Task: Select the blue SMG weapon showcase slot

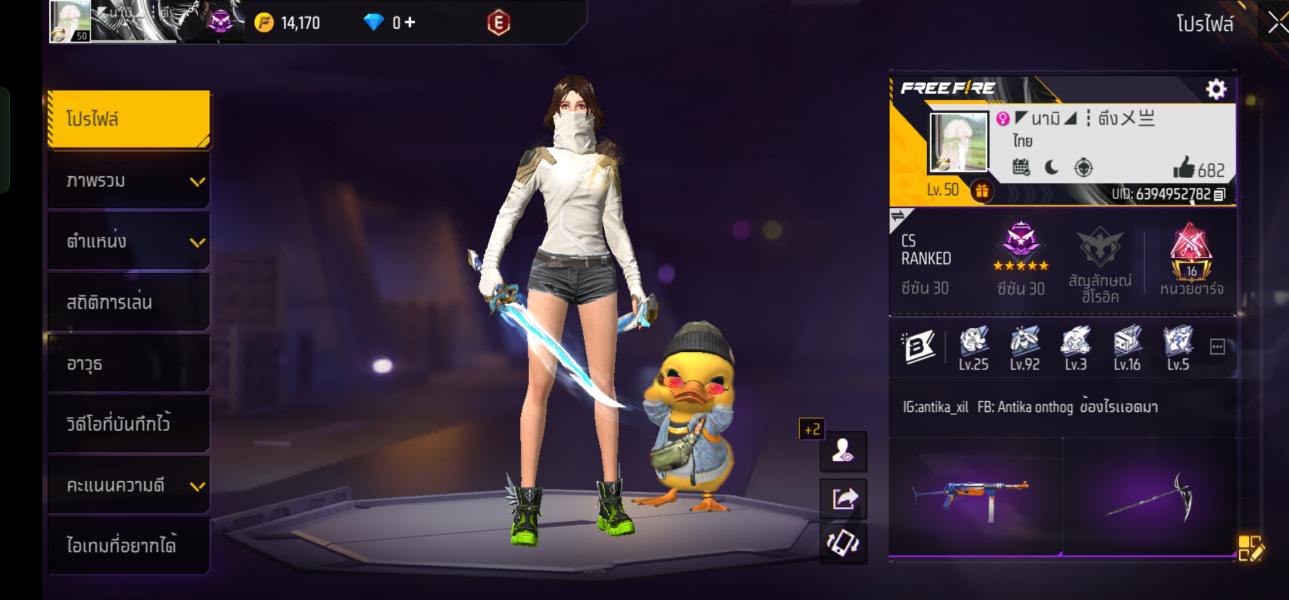Action: pyautogui.click(x=974, y=495)
